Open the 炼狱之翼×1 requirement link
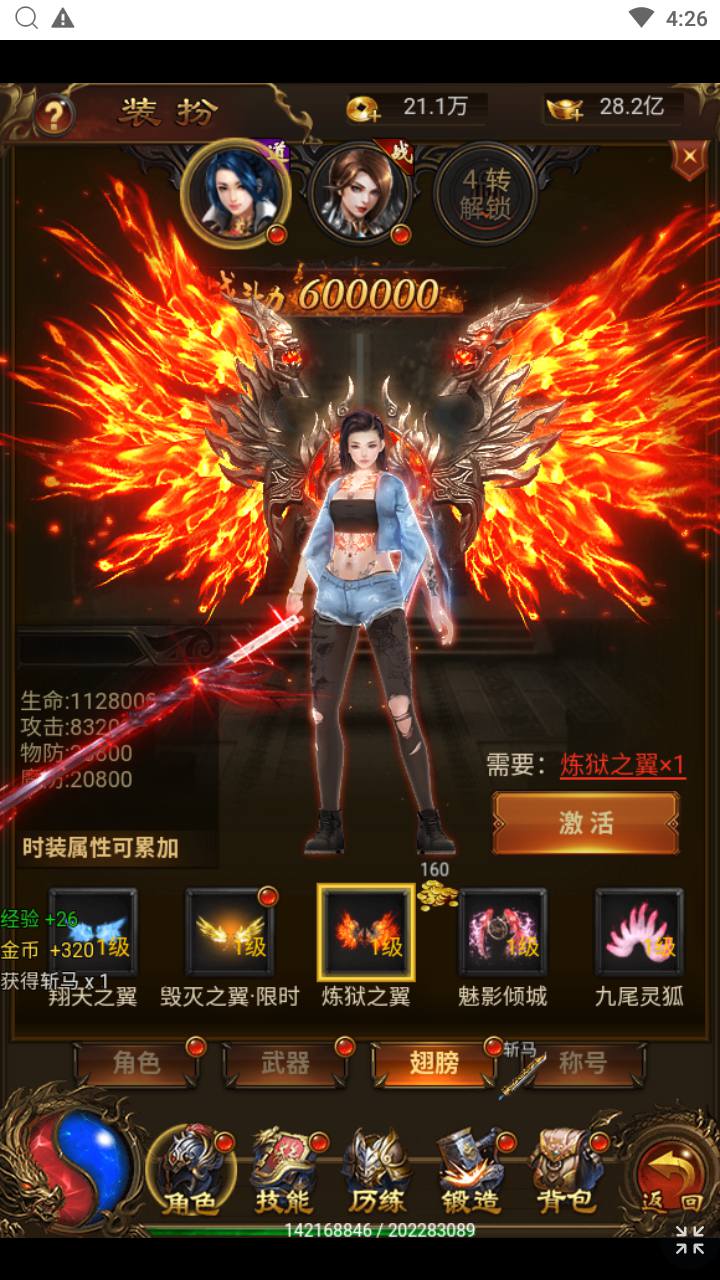 click(x=622, y=766)
